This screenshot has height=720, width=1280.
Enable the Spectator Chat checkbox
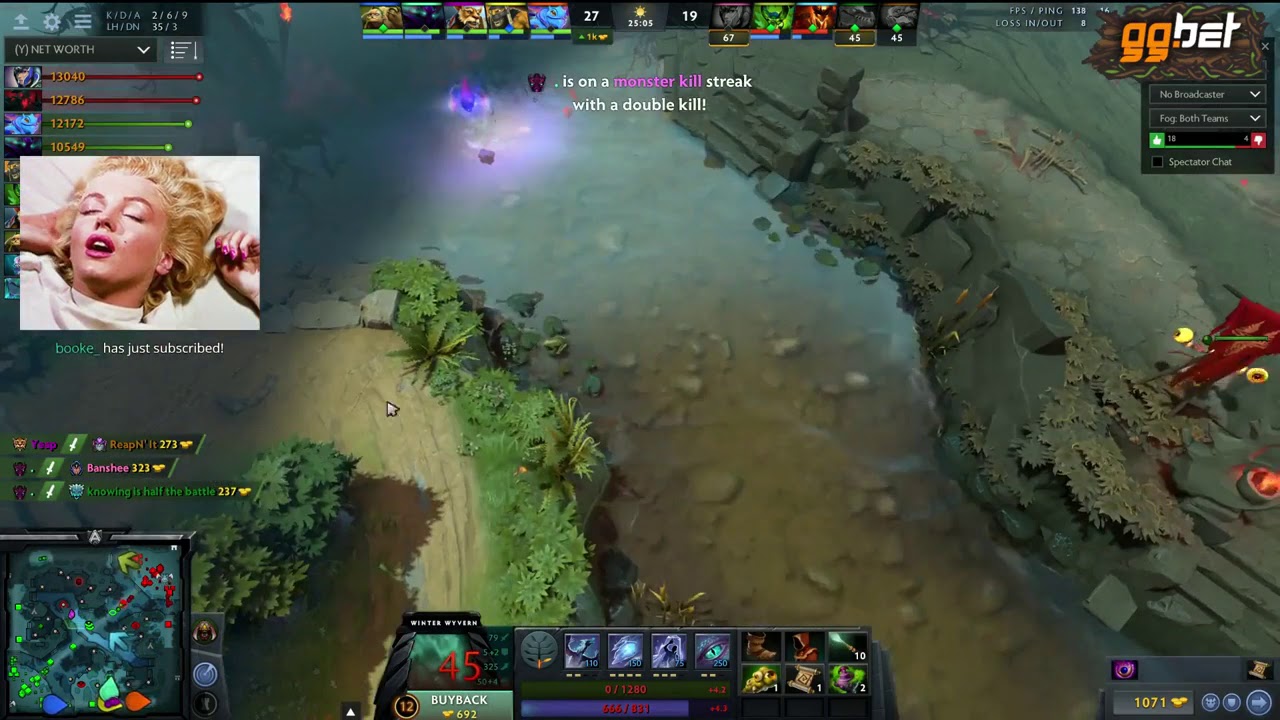(x=1157, y=162)
